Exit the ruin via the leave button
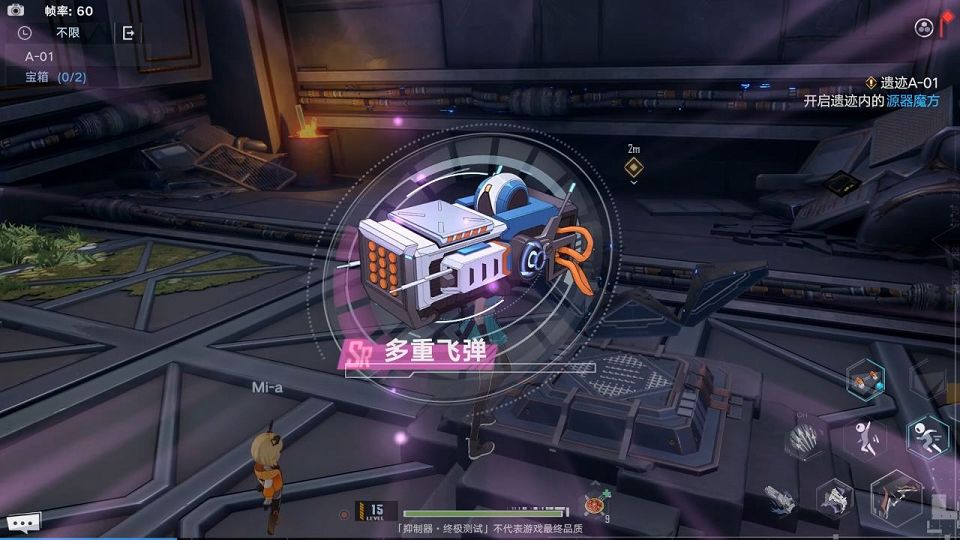This screenshot has width=960, height=540. coord(128,33)
